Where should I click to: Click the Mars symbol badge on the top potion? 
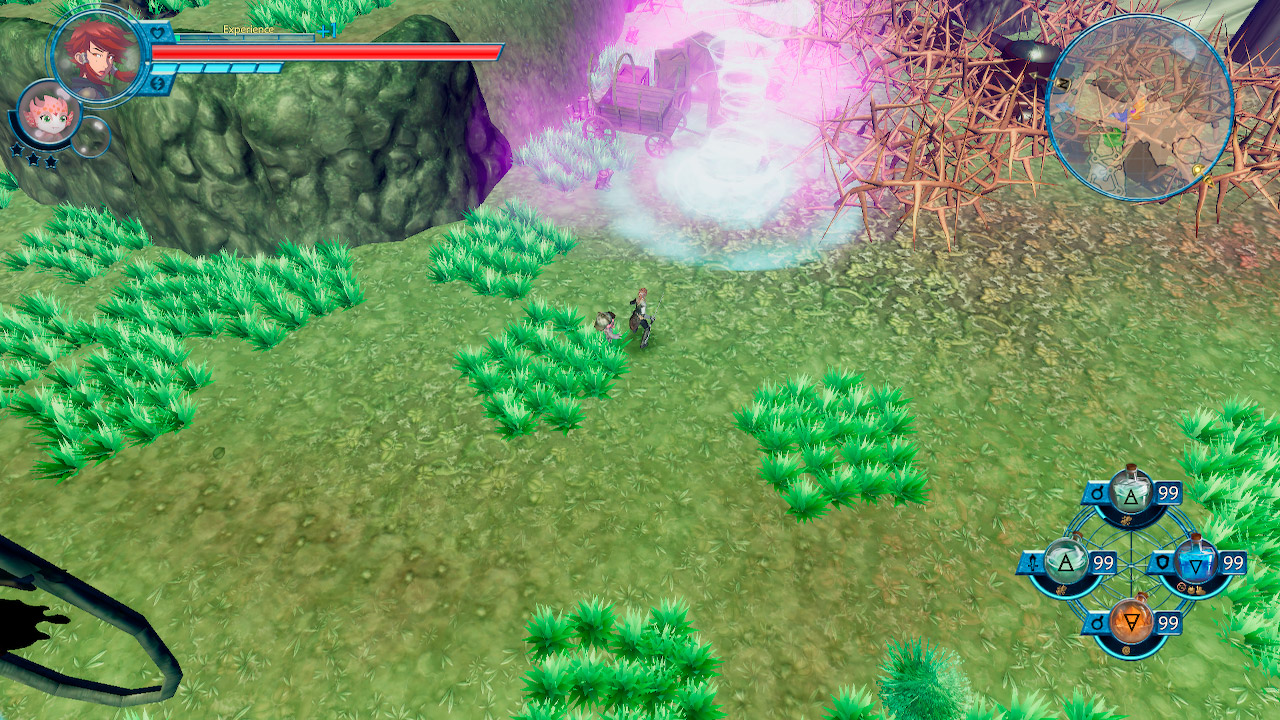(1096, 494)
